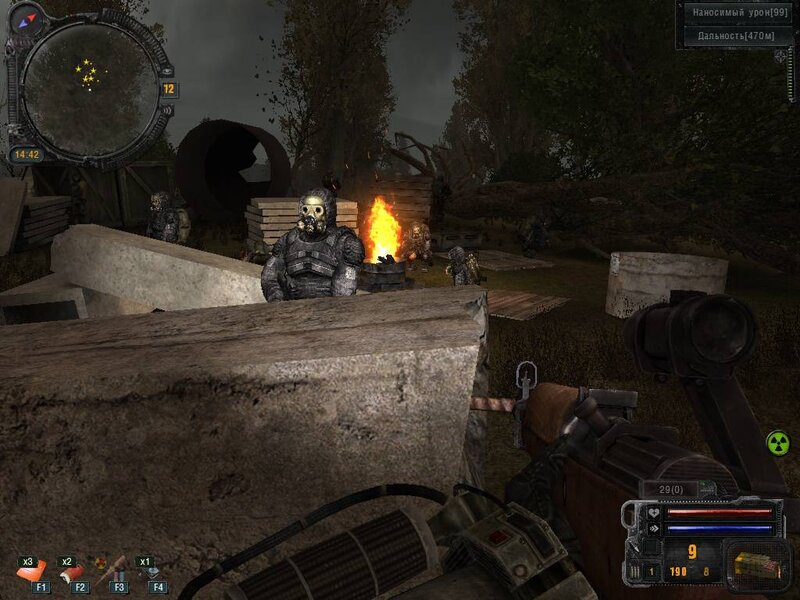Click the circular minimap
Viewport: 800px width, 600px height.
tap(90, 88)
